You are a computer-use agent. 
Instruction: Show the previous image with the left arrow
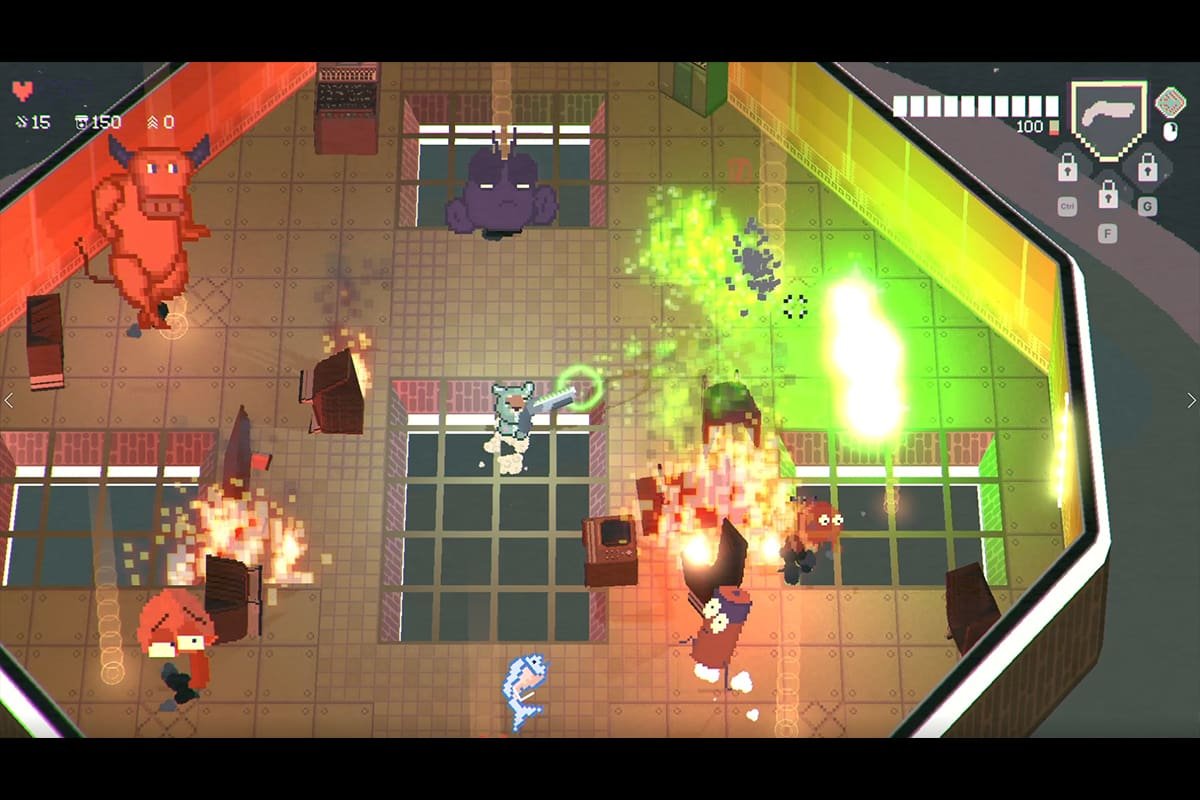[x=9, y=400]
